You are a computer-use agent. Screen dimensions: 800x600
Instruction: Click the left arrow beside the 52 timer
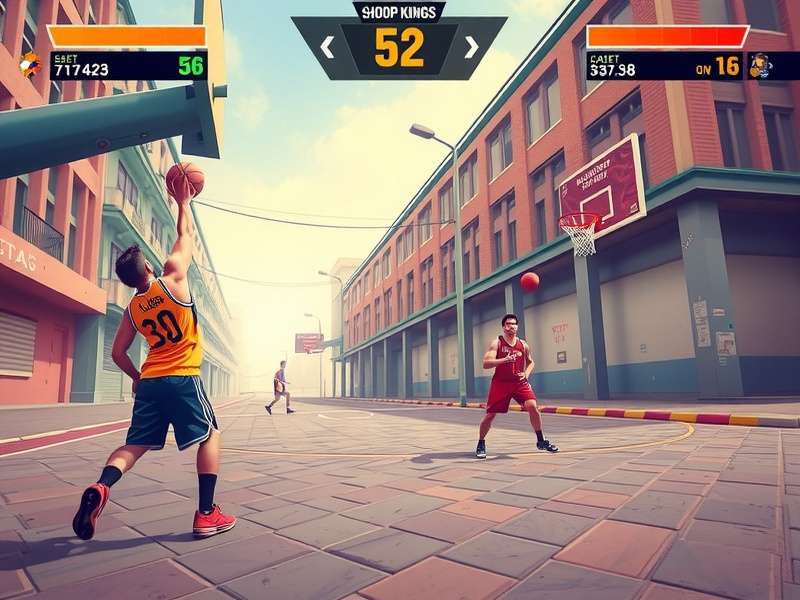tap(326, 46)
